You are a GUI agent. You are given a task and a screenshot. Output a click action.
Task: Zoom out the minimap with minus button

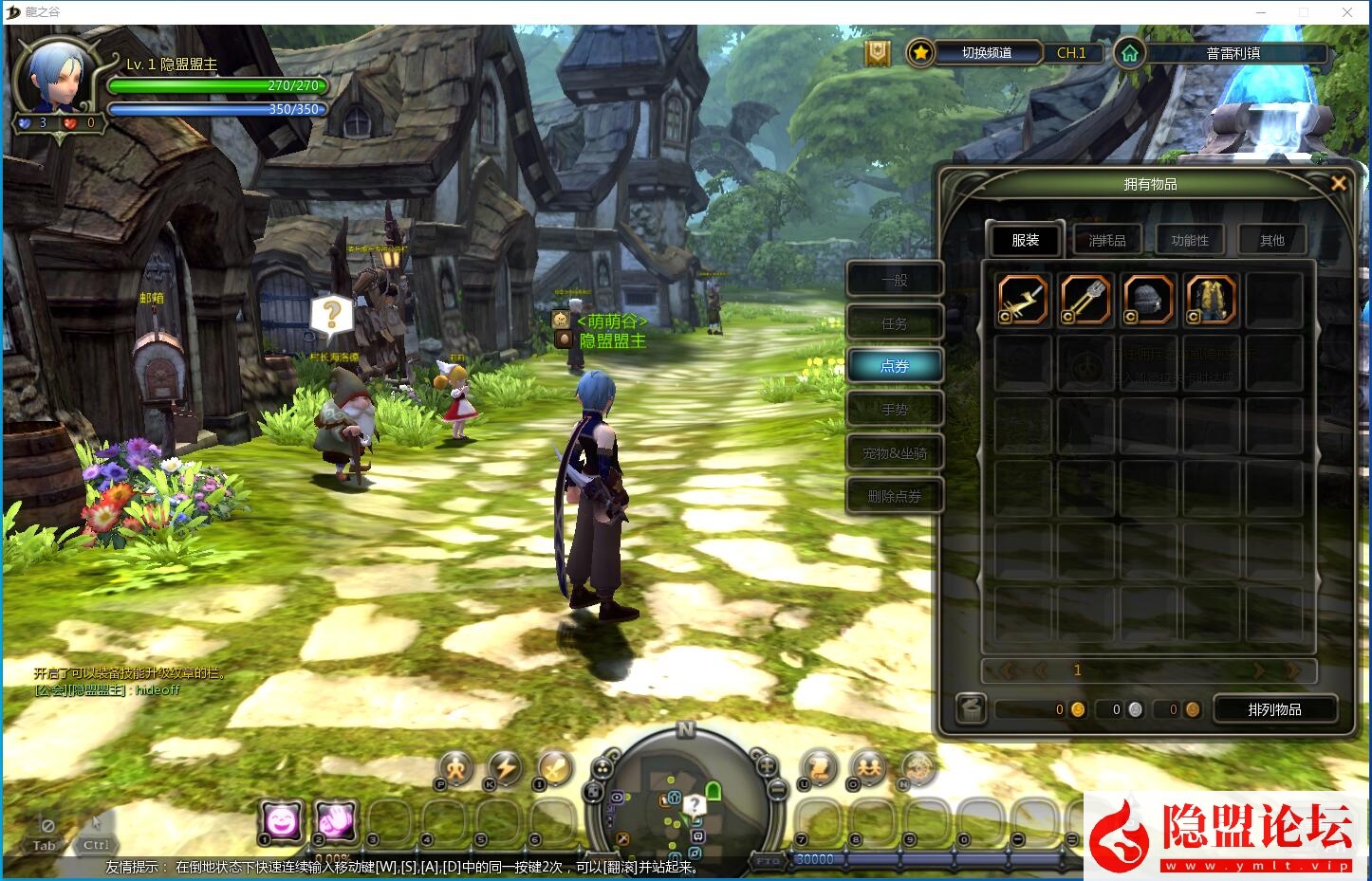(x=777, y=788)
